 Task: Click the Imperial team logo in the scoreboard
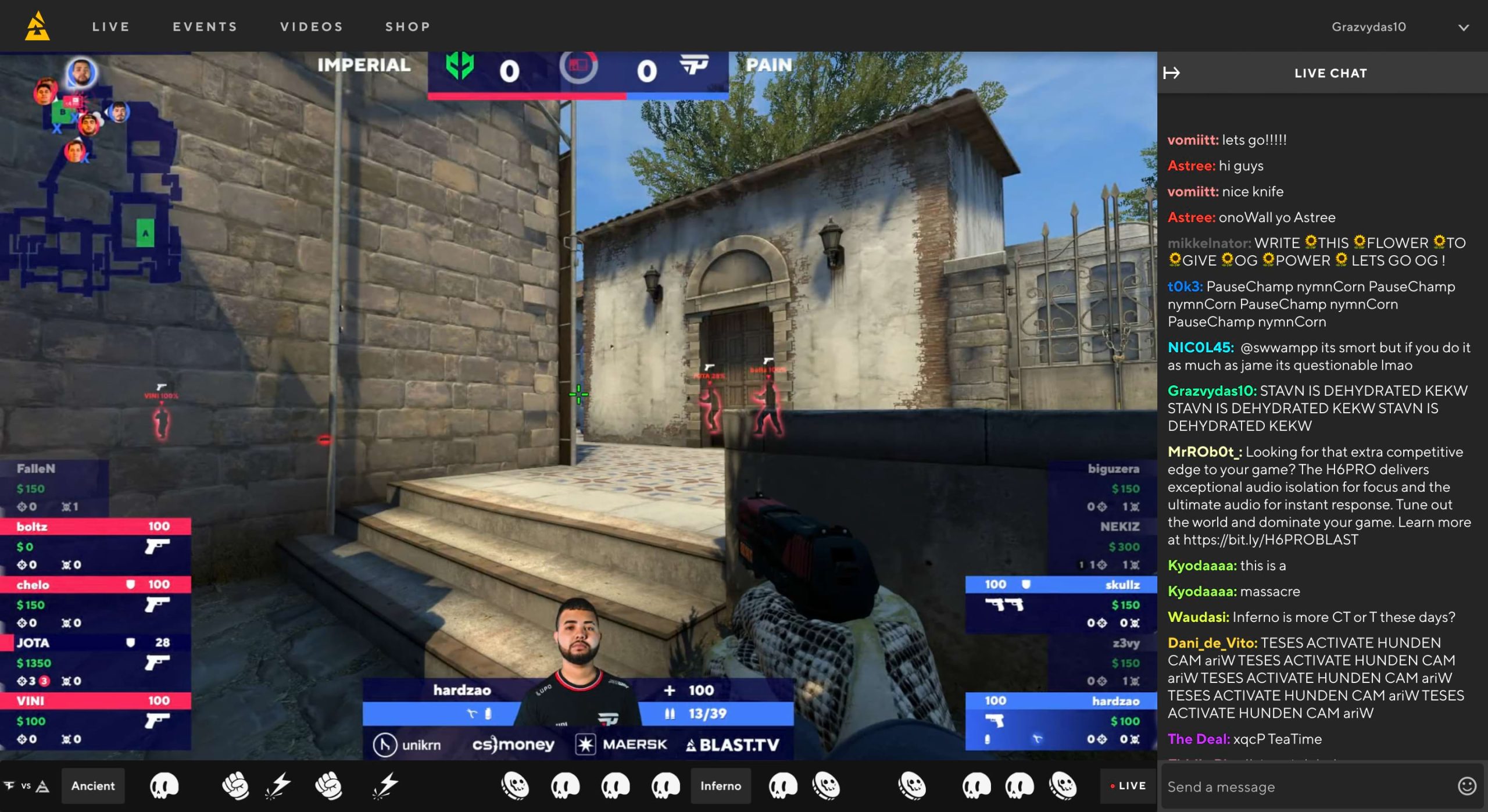tap(459, 65)
